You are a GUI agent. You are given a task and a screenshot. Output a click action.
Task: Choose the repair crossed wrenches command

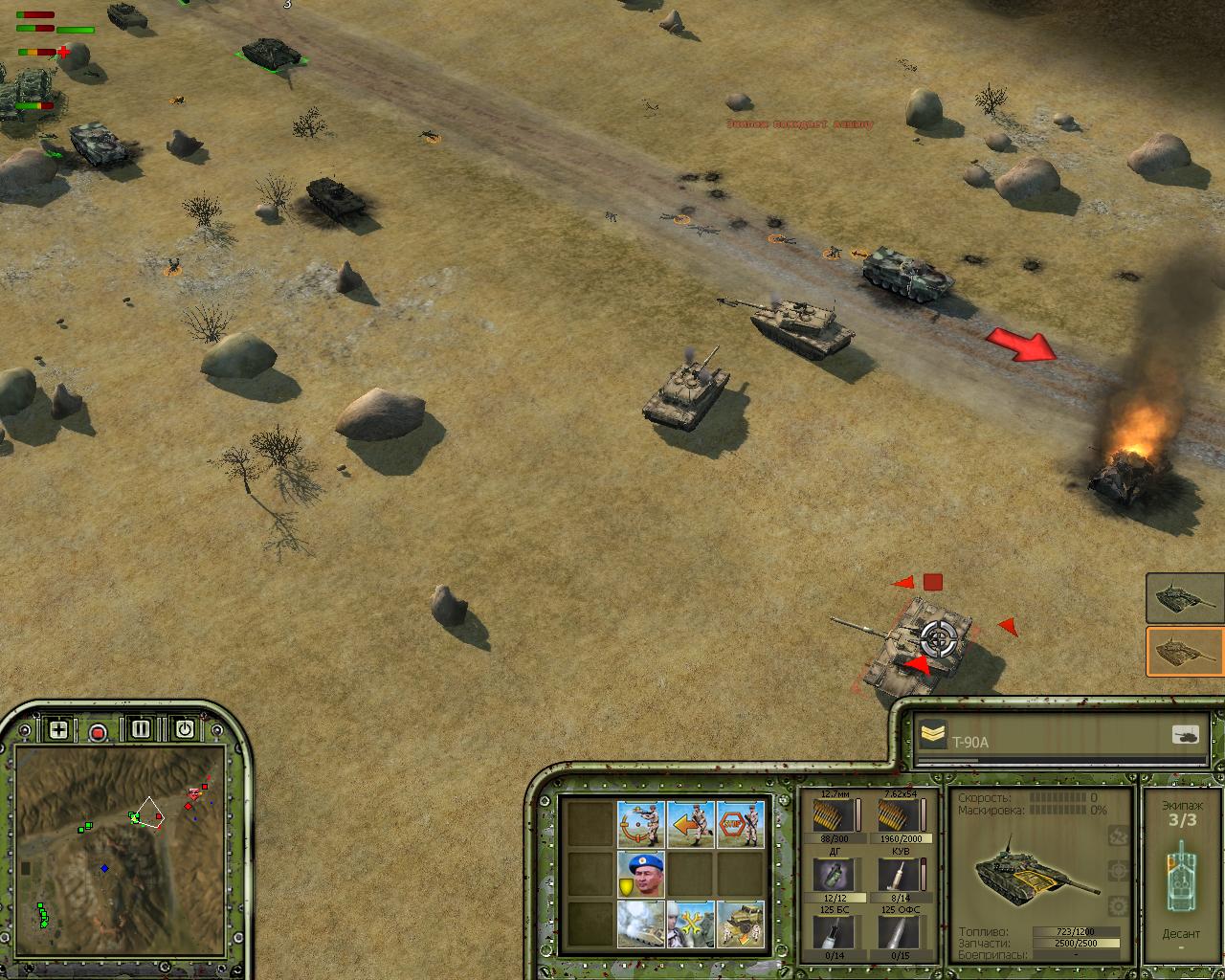(x=691, y=924)
